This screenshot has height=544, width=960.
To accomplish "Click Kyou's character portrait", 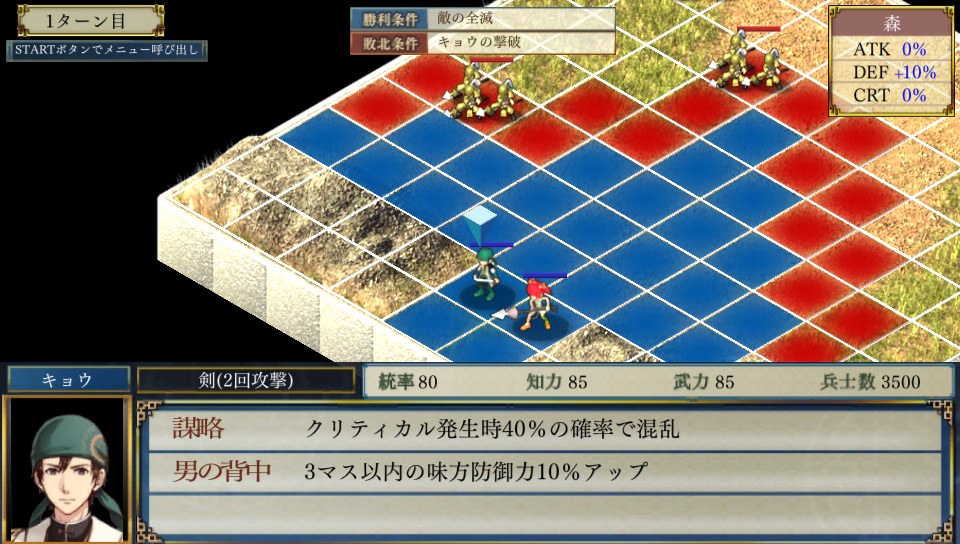I will click(67, 469).
